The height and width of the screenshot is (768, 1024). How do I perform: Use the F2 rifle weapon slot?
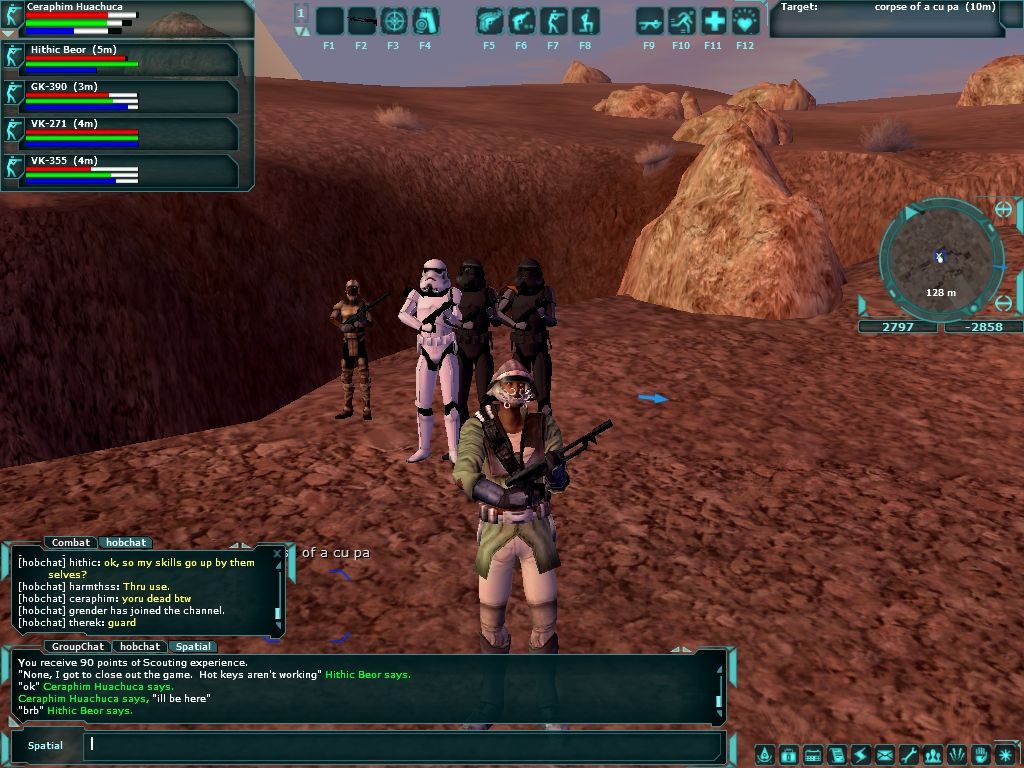(x=361, y=21)
